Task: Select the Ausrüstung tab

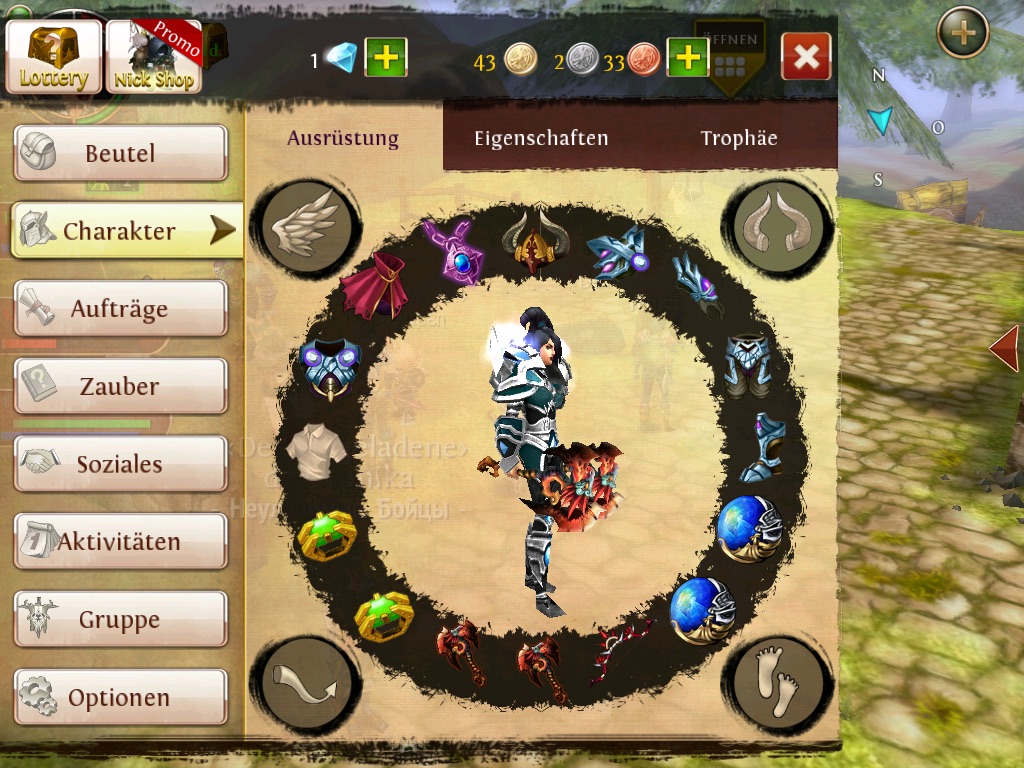Action: (343, 139)
